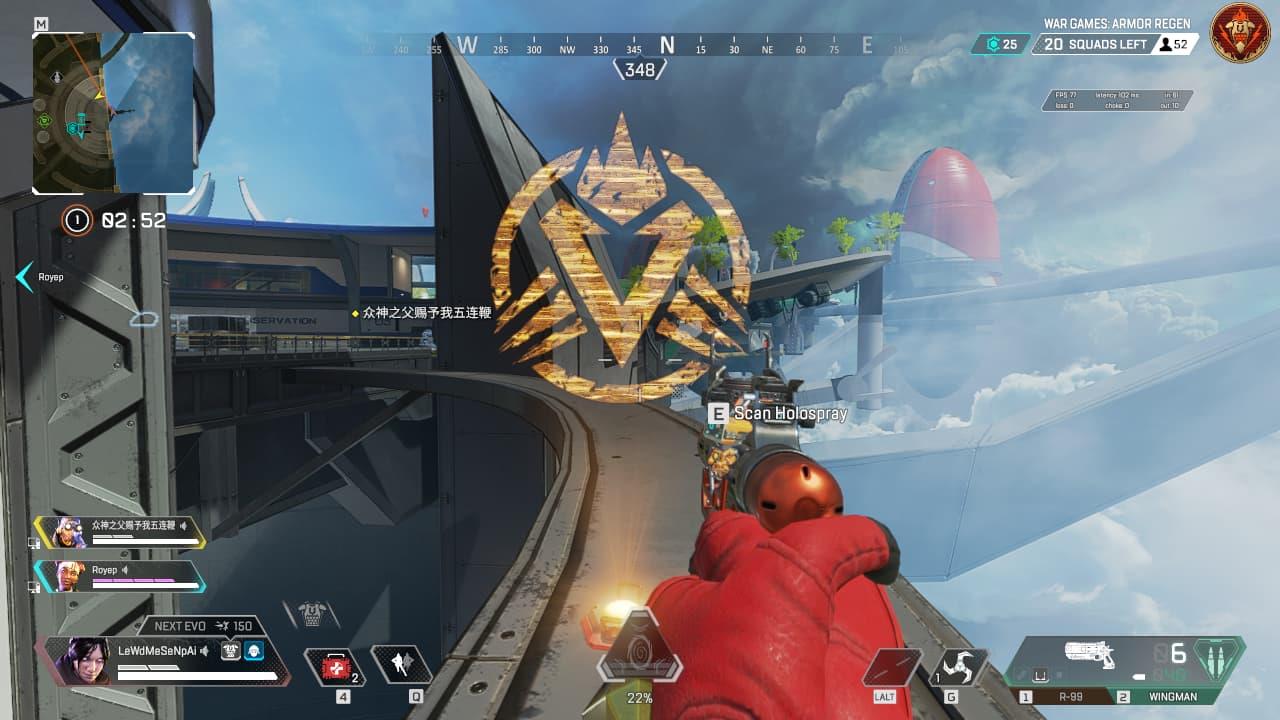Trigger the ultimate ability at 22%
Image resolution: width=1280 pixels, height=720 pixels.
(x=639, y=660)
